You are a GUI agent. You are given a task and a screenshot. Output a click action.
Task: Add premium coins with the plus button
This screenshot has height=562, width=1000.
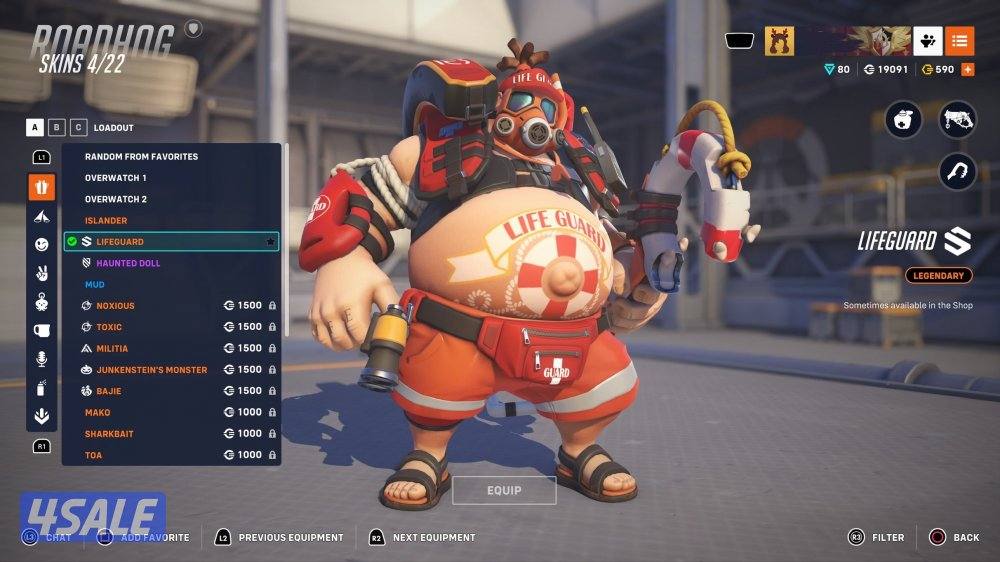pos(967,70)
